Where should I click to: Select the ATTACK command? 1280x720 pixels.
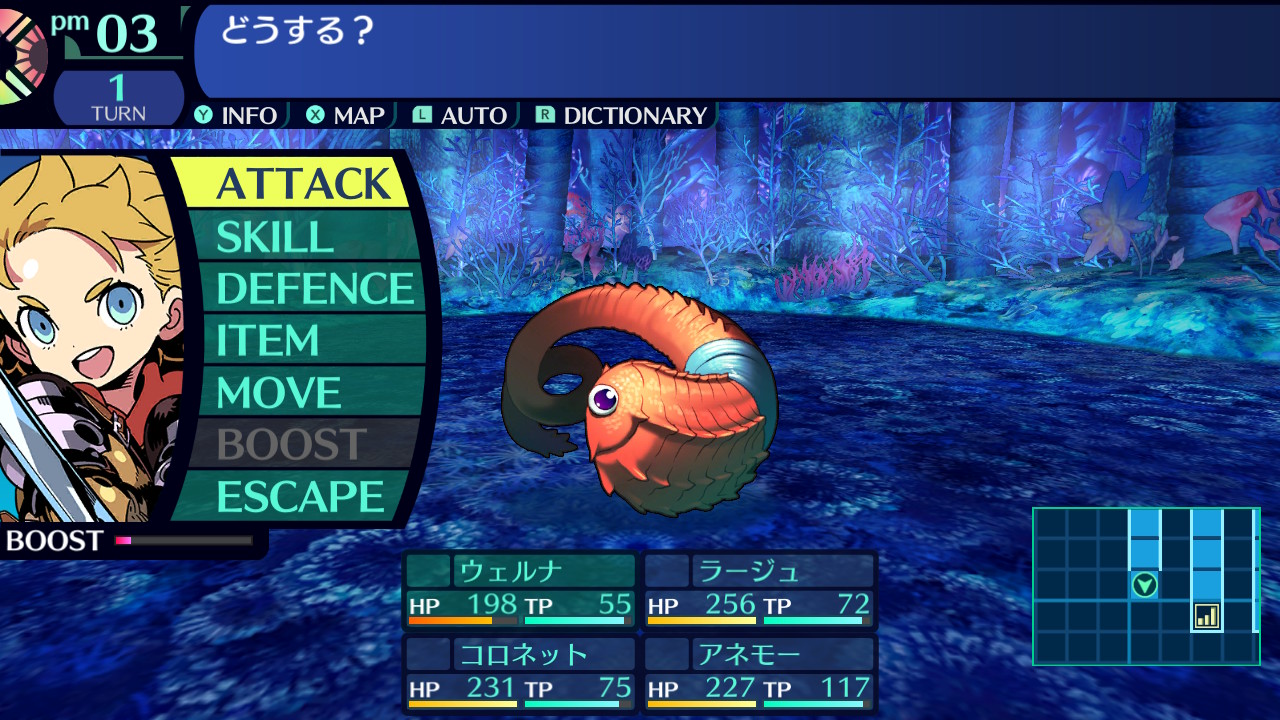pos(303,184)
